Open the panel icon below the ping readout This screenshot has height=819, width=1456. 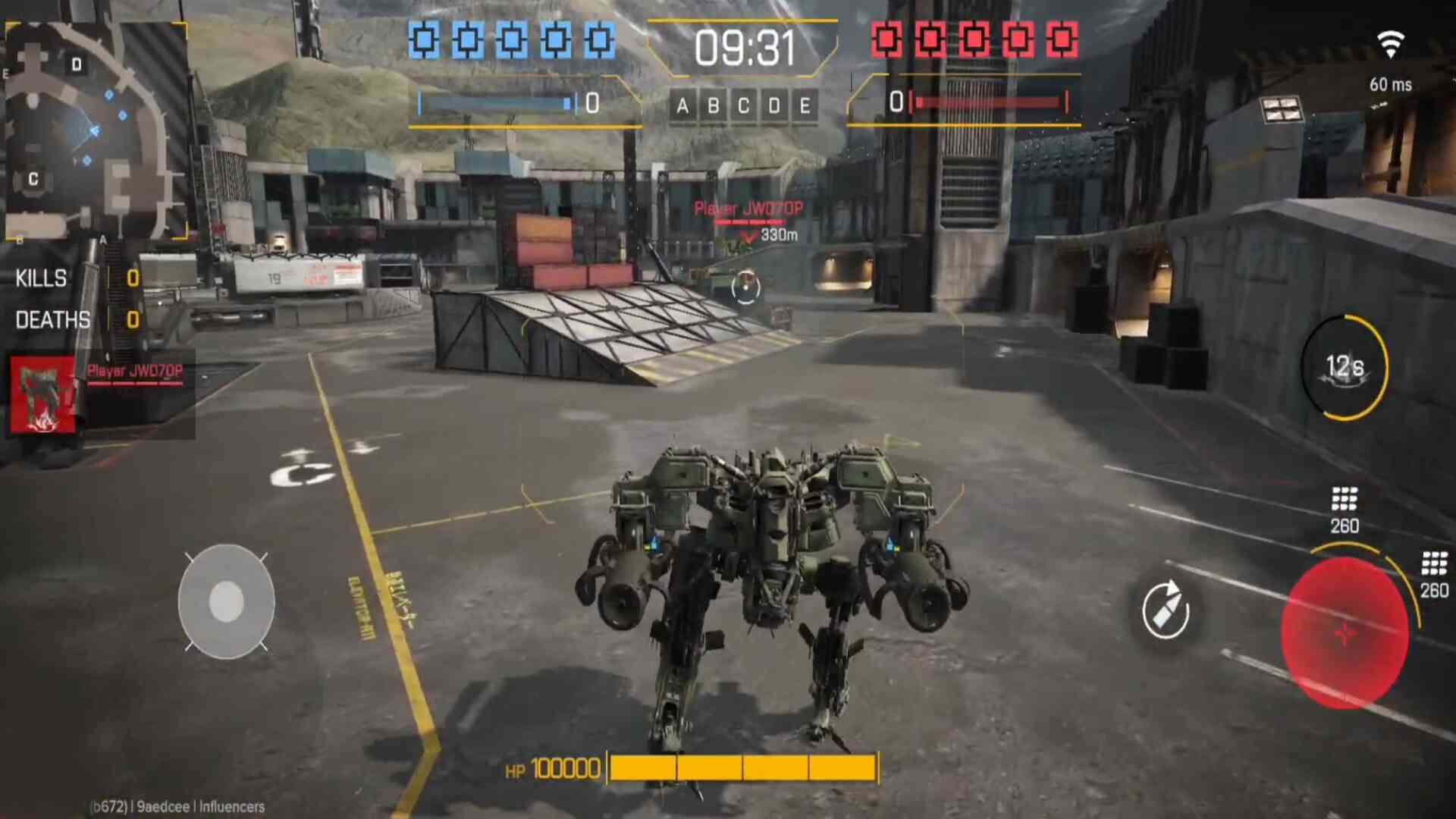(1281, 110)
